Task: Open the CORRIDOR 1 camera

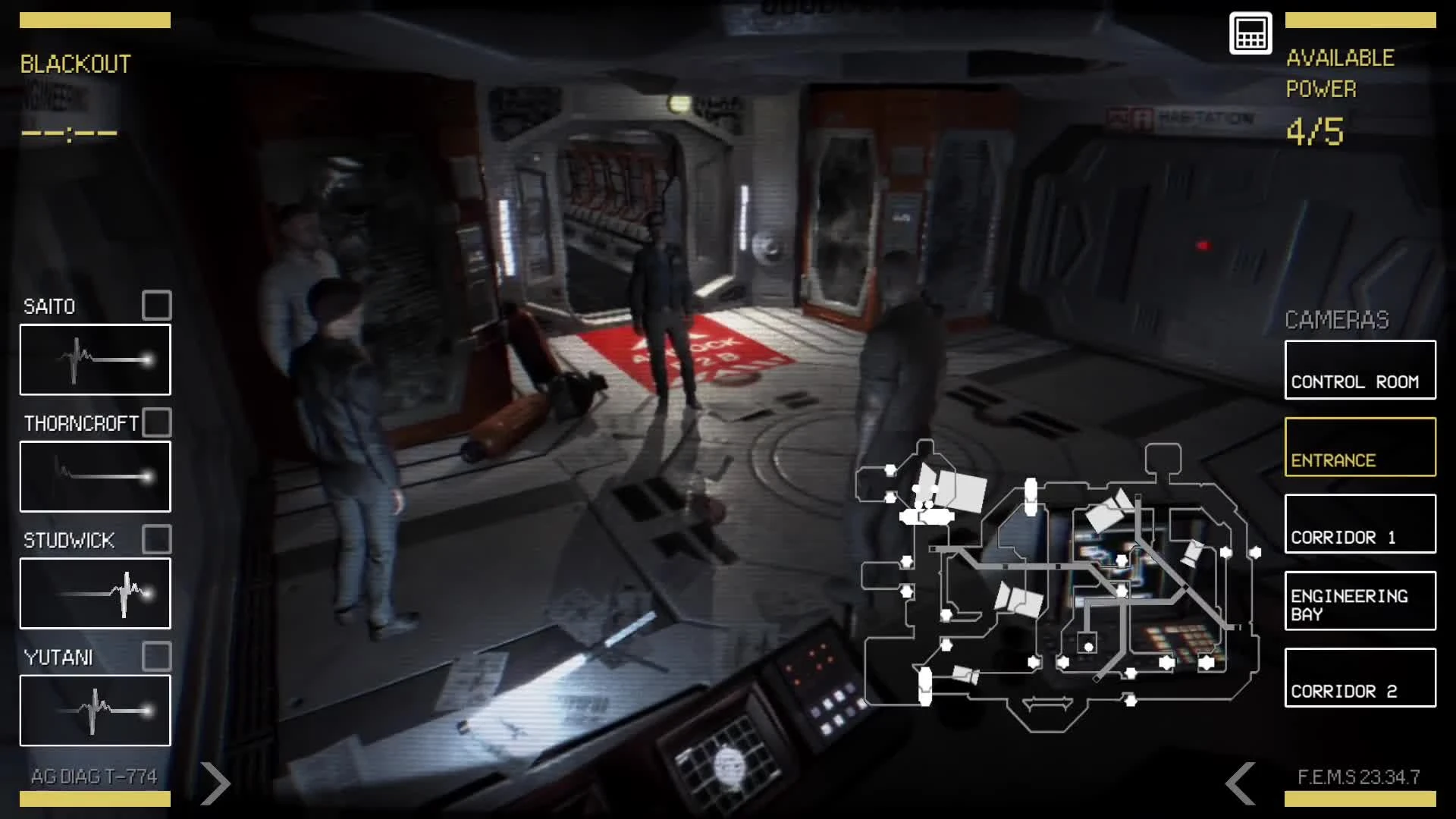Action: 1359,524
